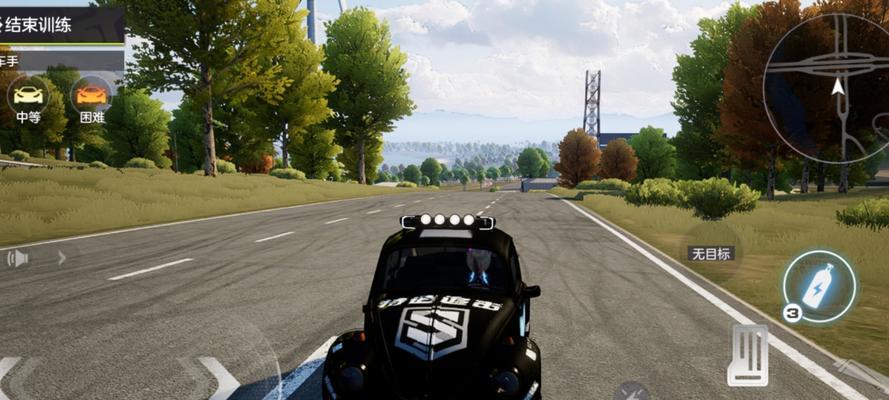The image size is (889, 400).
Task: Toggle the speaker voice icon
Action: click(x=17, y=258)
